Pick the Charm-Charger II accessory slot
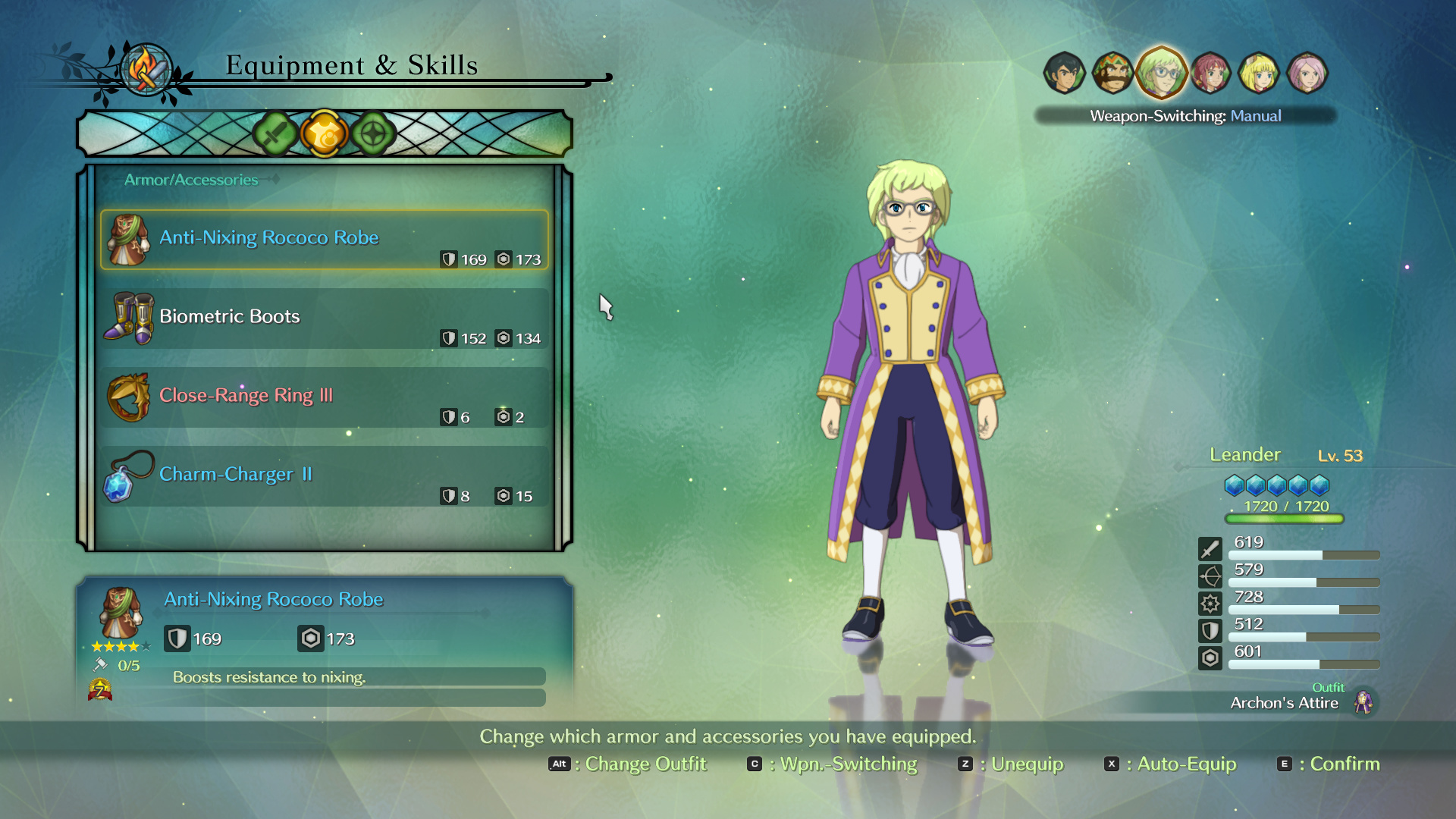The width and height of the screenshot is (1456, 819). point(324,476)
